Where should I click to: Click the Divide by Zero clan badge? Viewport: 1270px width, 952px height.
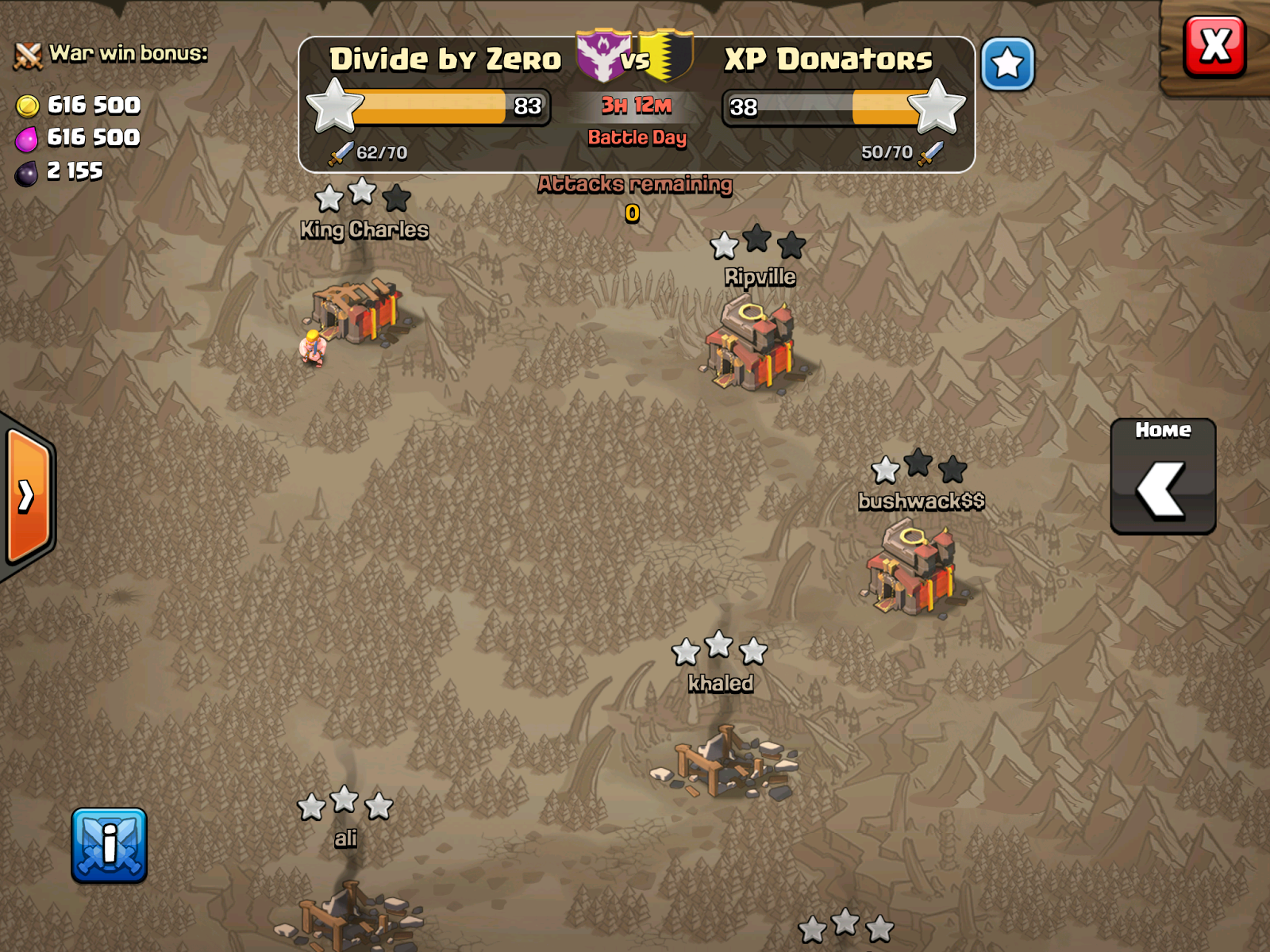603,56
